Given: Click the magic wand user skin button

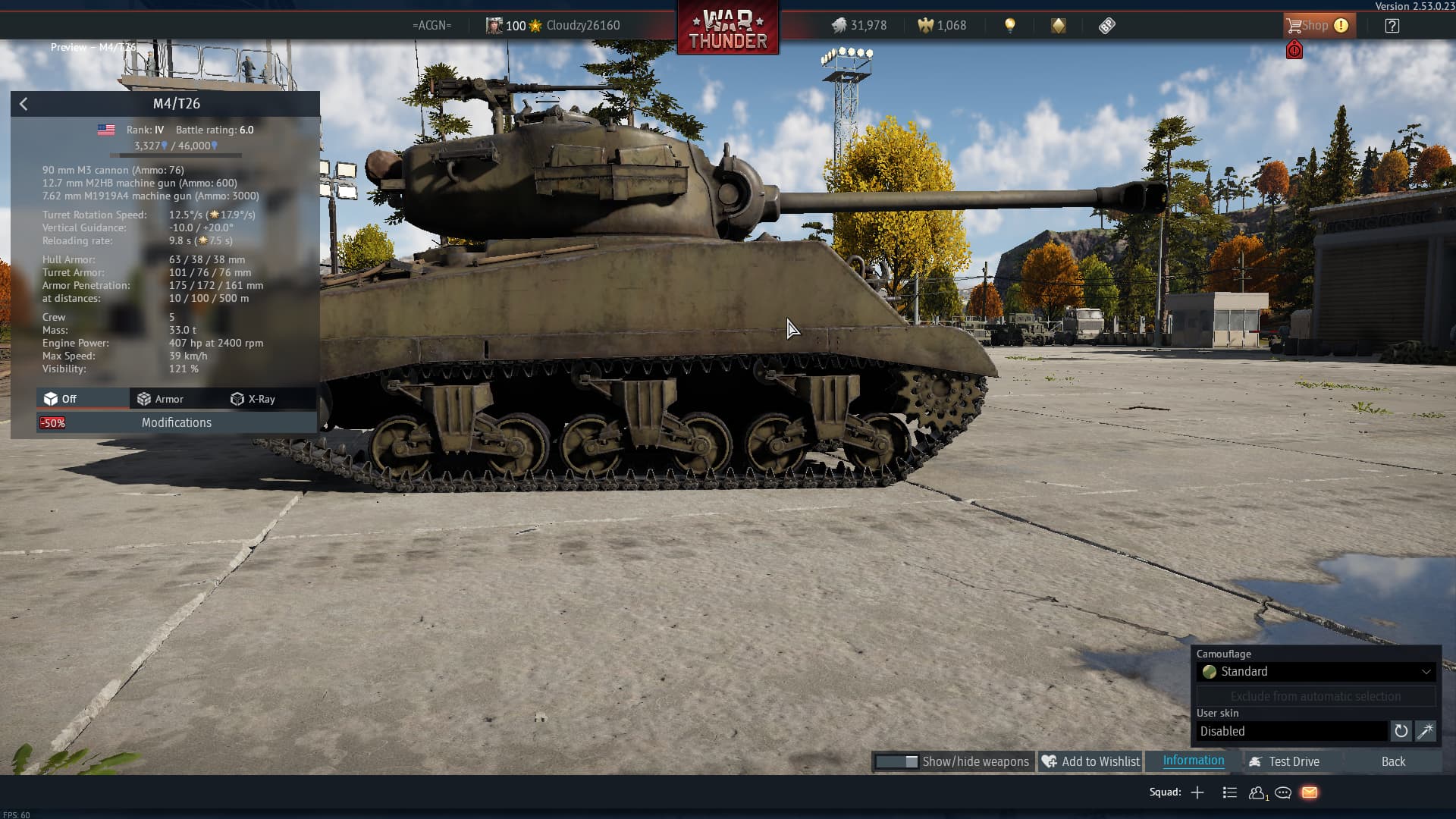Looking at the screenshot, I should (x=1425, y=731).
